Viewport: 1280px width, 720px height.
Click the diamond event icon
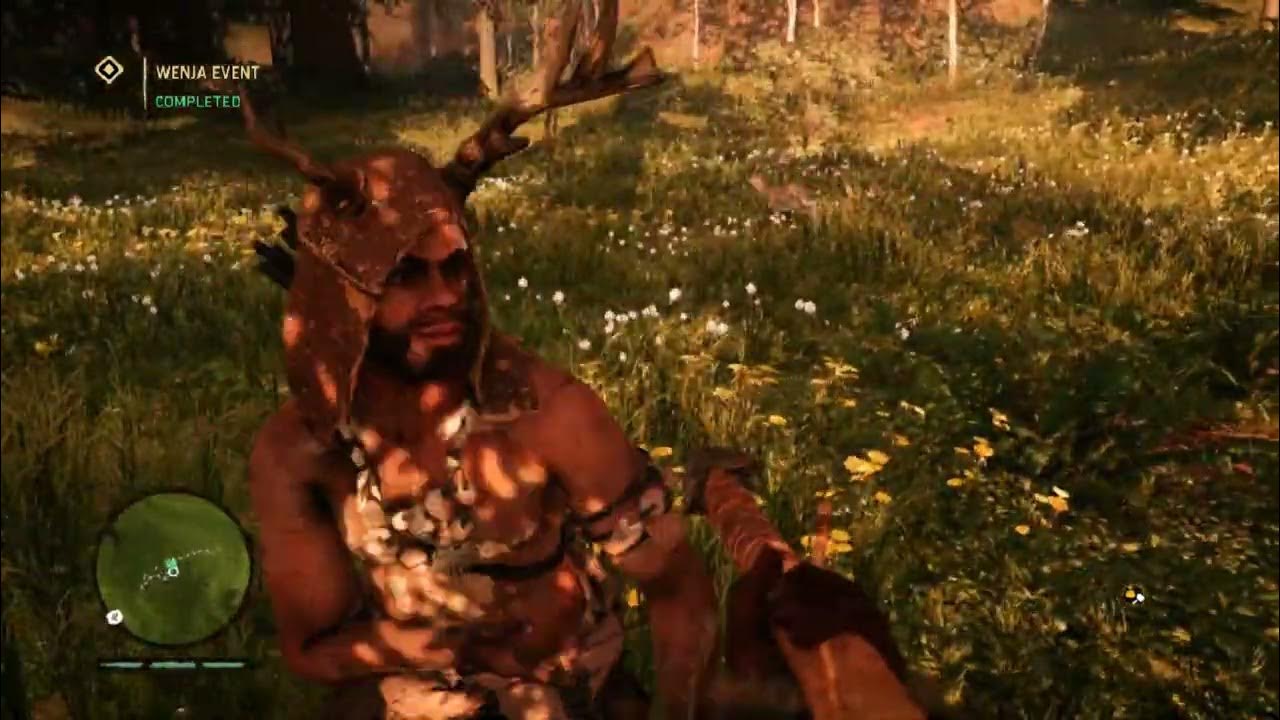pos(108,70)
